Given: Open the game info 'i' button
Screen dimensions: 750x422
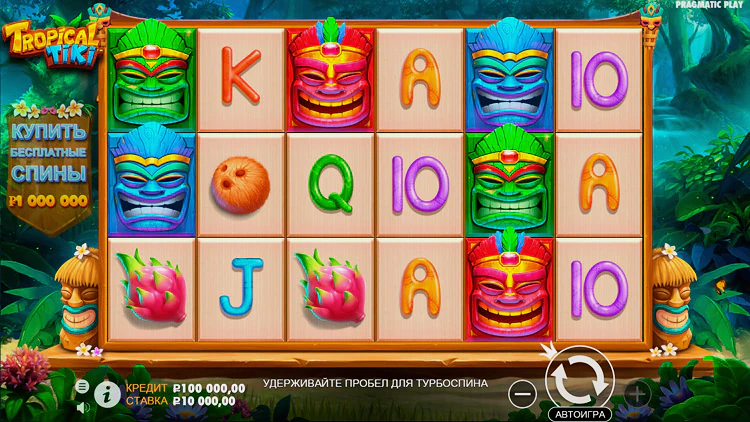Looking at the screenshot, I should (107, 393).
